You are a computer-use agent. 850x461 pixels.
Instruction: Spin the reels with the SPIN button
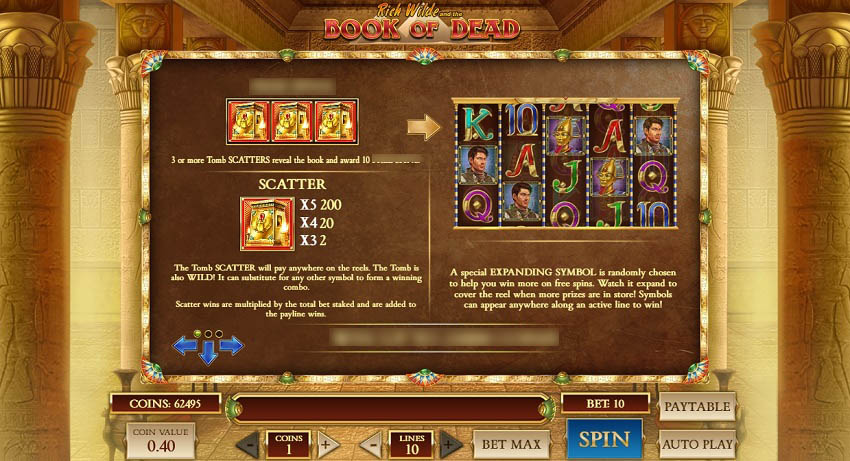coord(604,439)
